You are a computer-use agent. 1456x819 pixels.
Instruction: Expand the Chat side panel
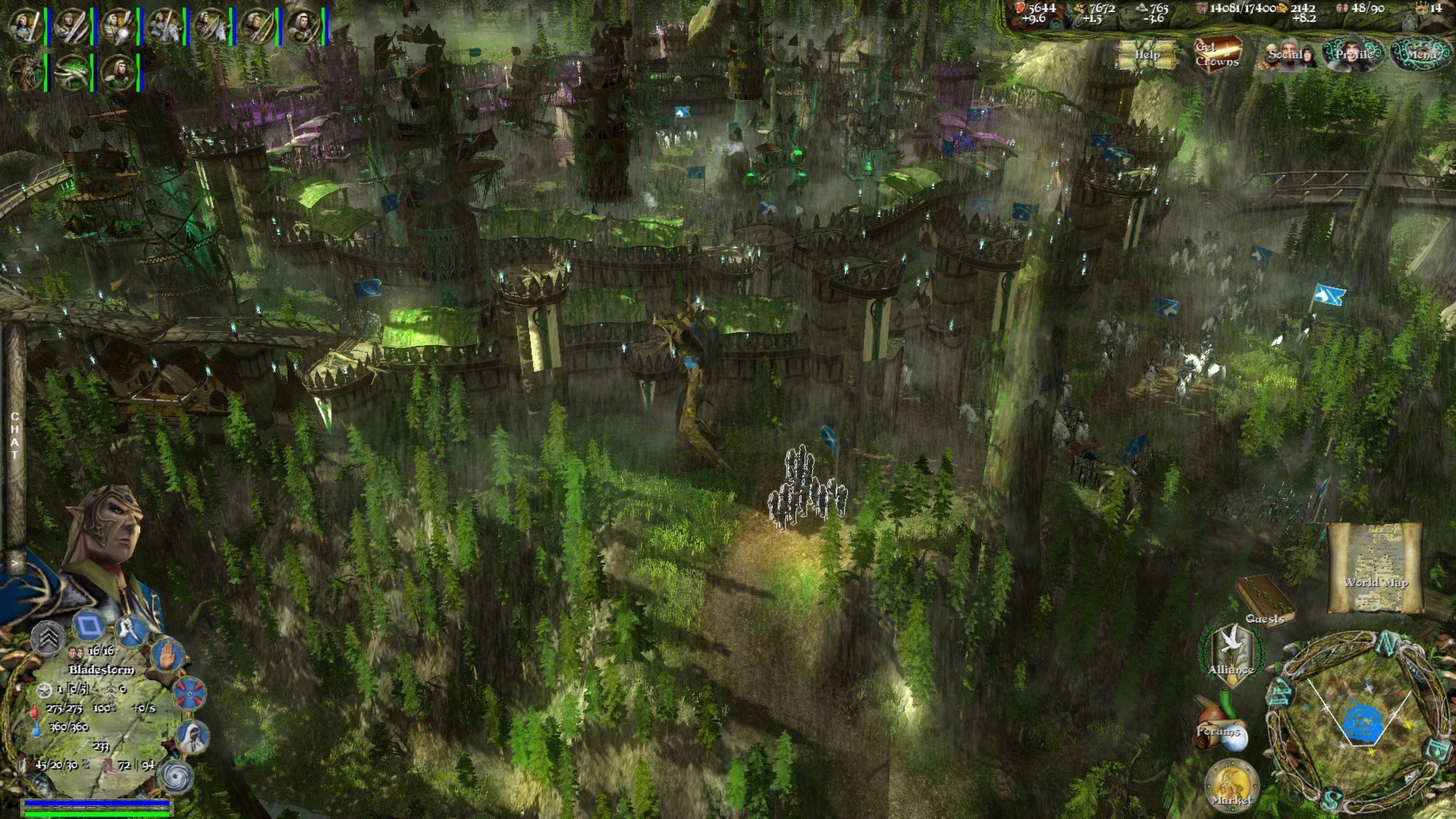[x=14, y=437]
